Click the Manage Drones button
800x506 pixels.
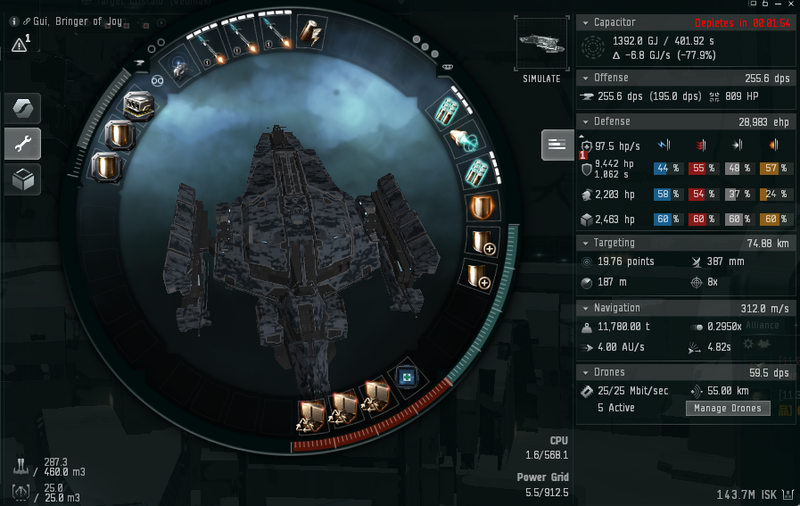(x=729, y=408)
